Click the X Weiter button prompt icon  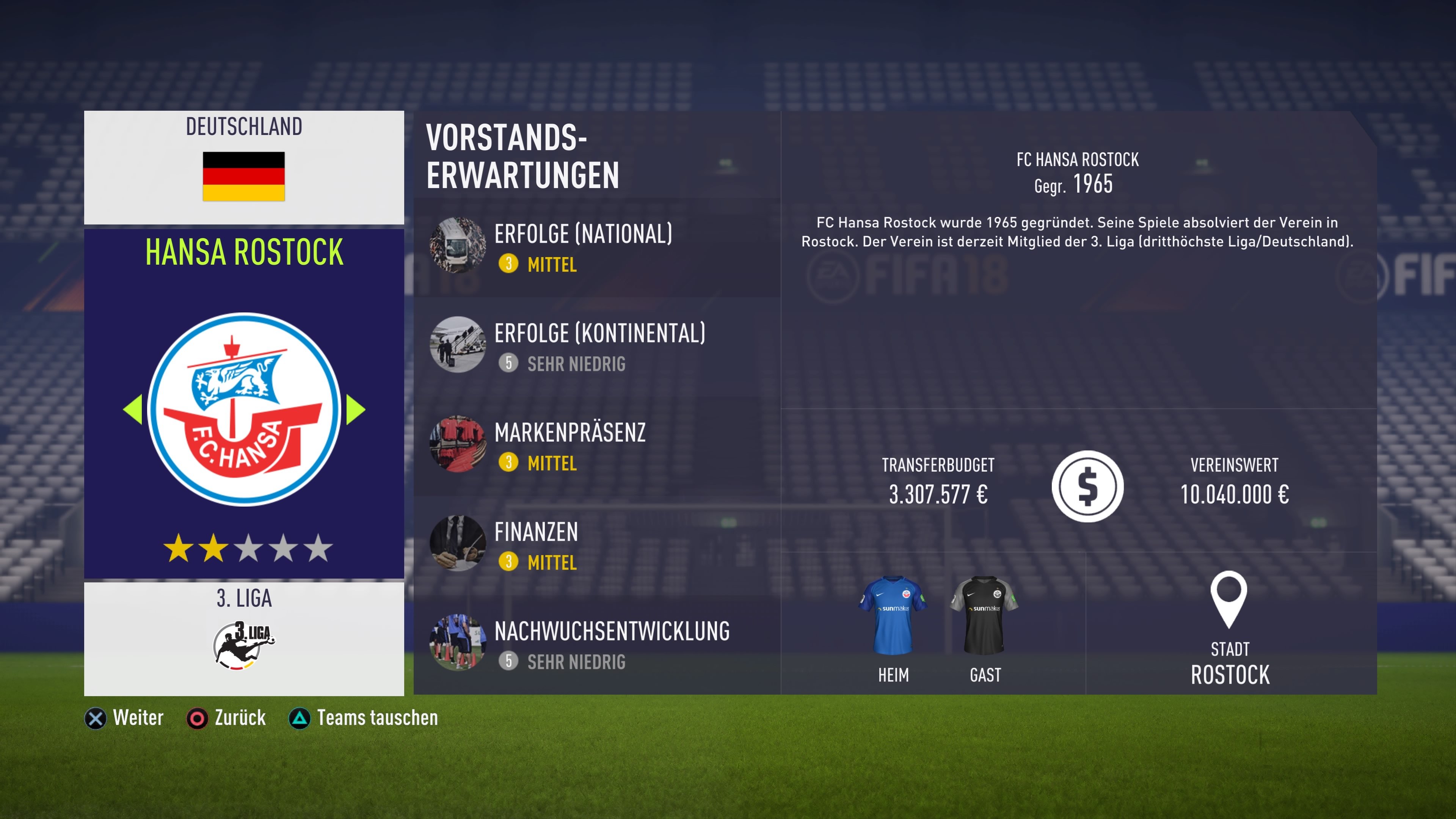click(x=97, y=719)
